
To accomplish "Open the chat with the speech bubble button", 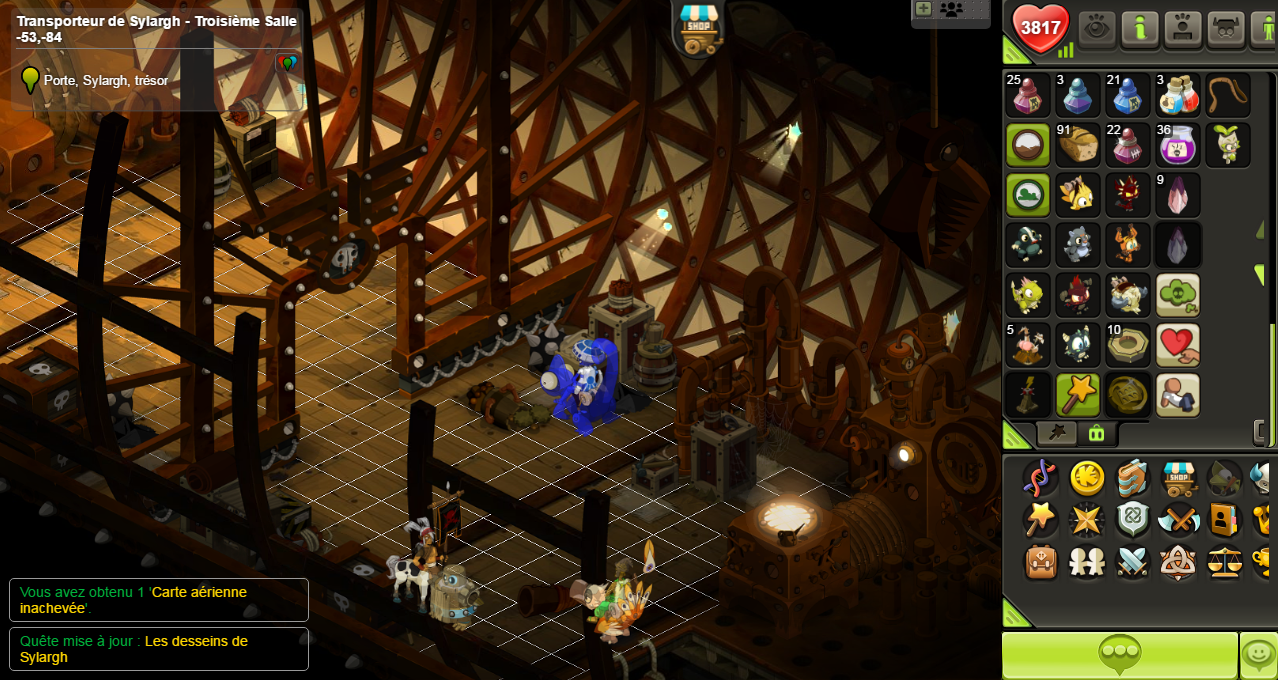I will (1119, 655).
